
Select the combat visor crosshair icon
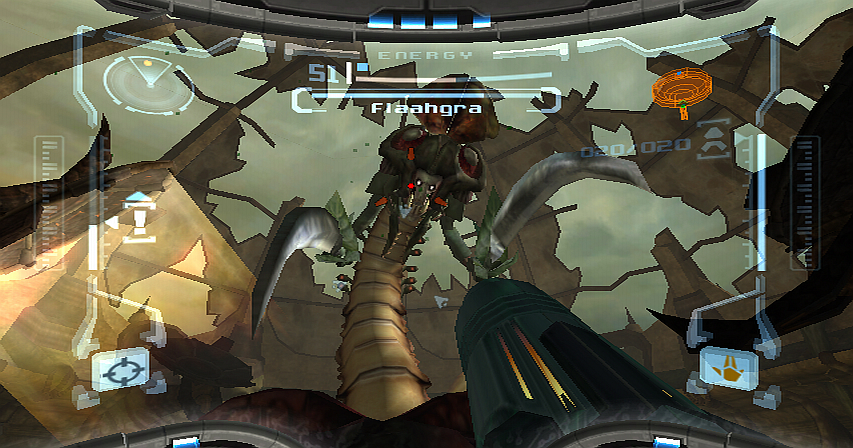[120, 368]
